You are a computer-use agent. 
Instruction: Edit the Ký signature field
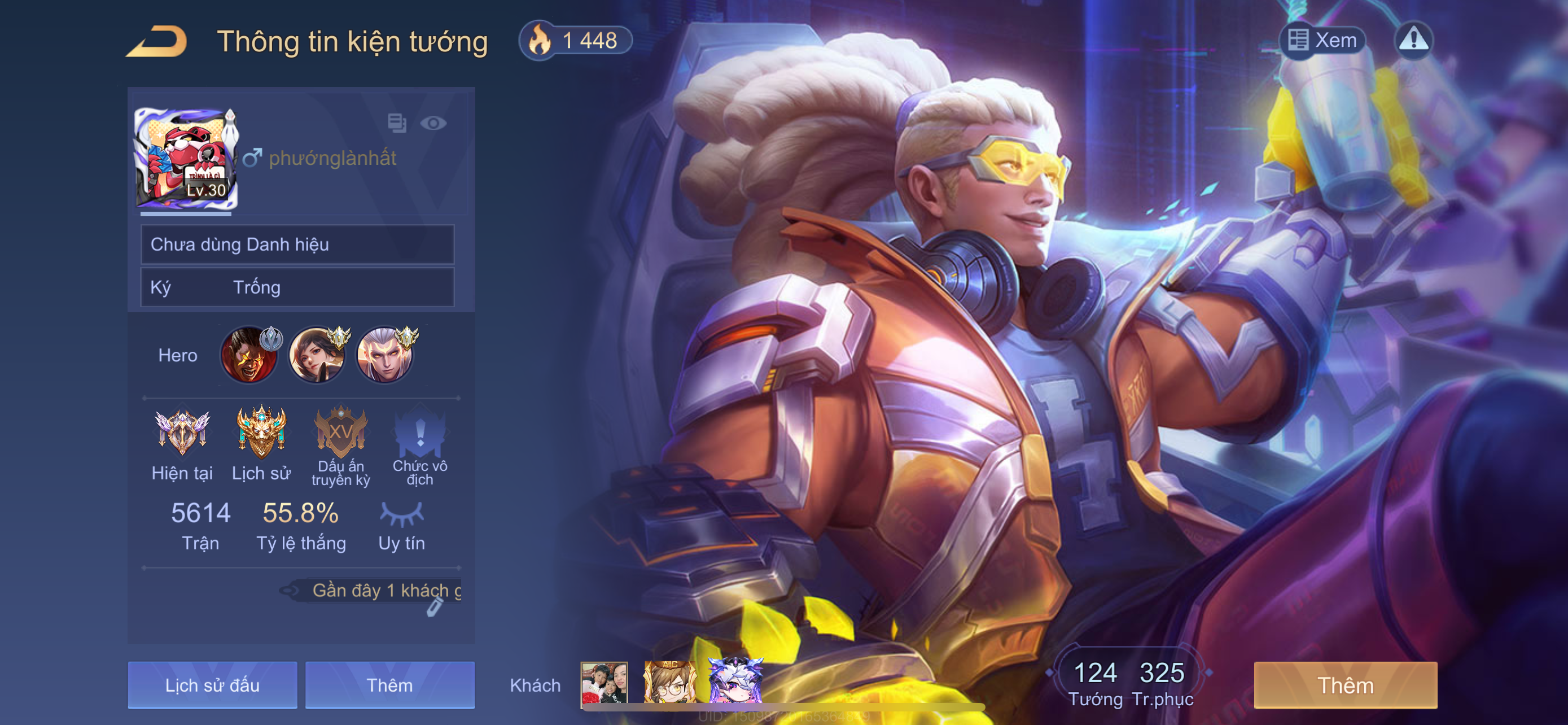[297, 287]
